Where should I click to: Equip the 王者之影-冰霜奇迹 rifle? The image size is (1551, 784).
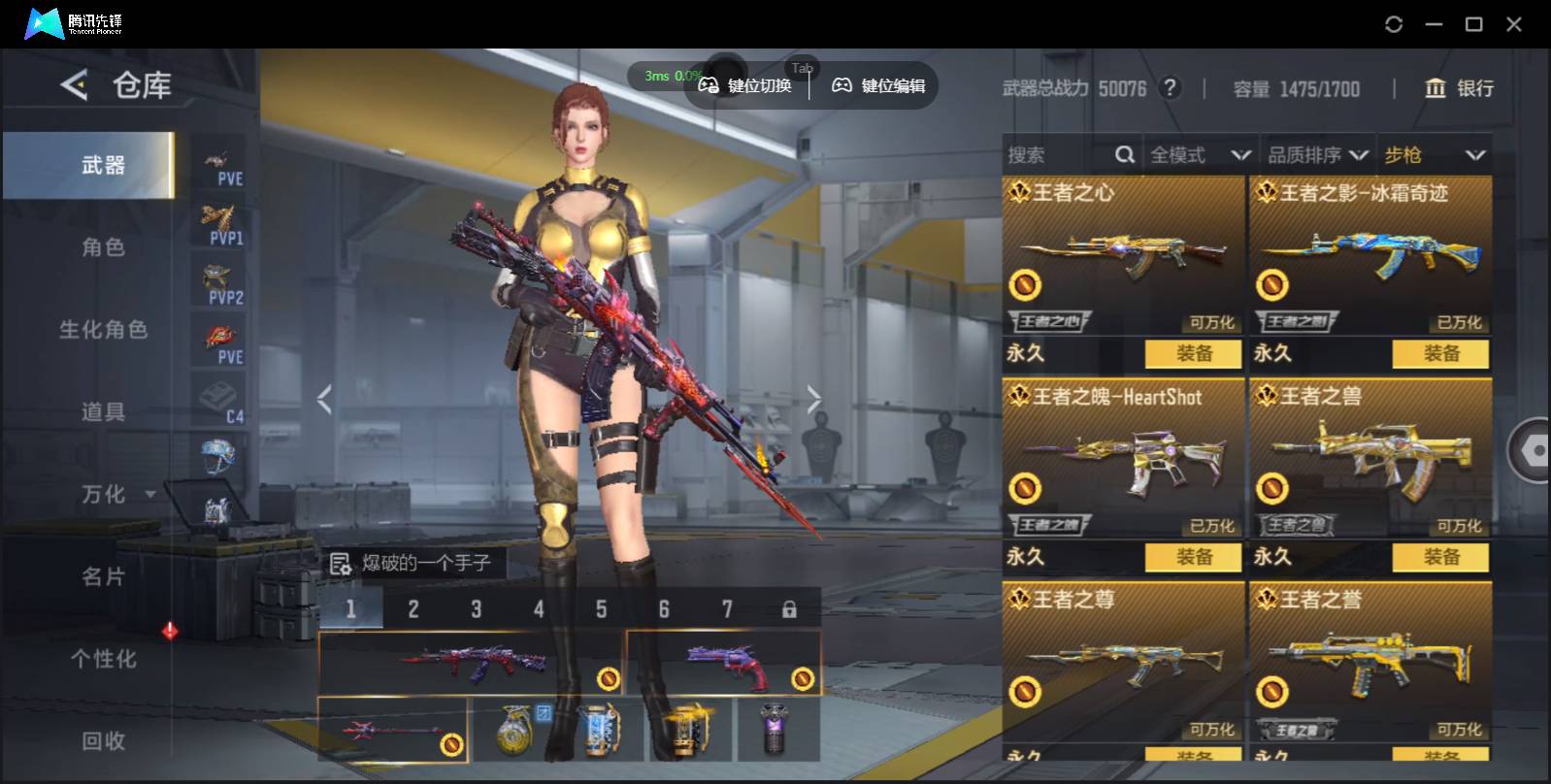pos(1440,354)
